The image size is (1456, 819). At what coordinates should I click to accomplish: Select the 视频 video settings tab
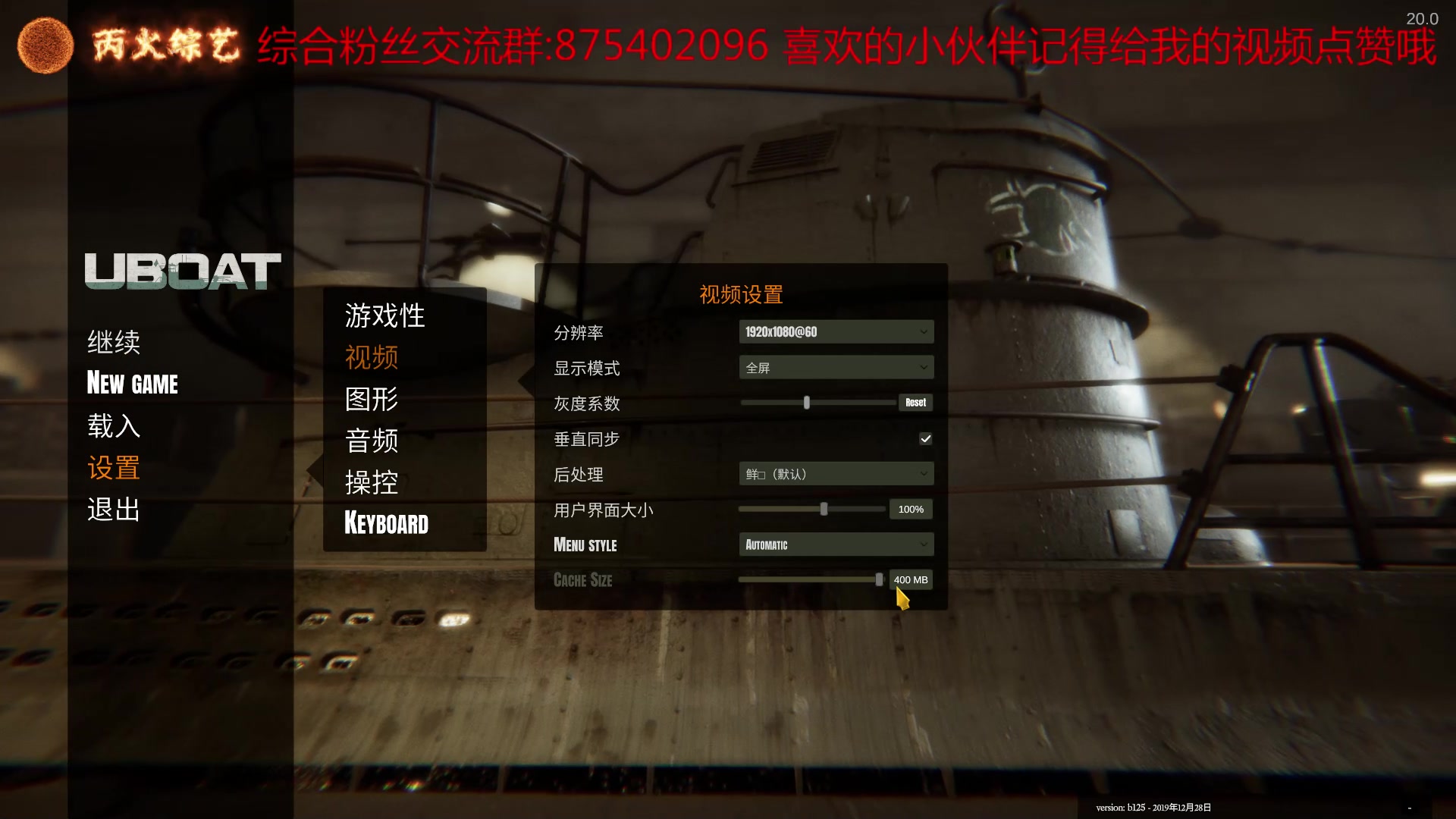tap(372, 358)
